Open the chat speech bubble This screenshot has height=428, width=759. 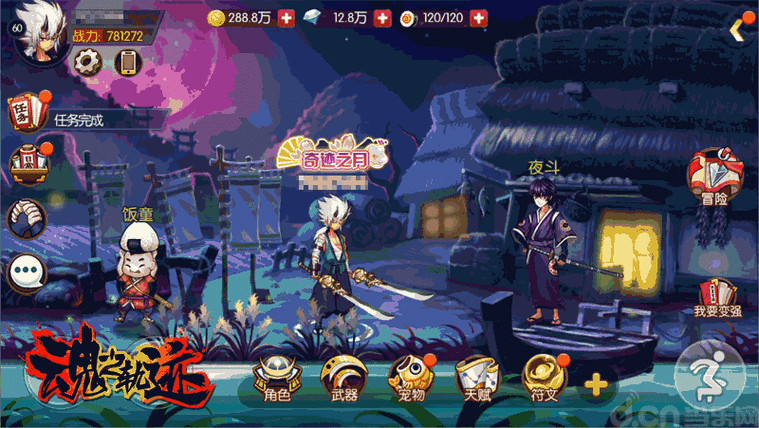[26, 272]
